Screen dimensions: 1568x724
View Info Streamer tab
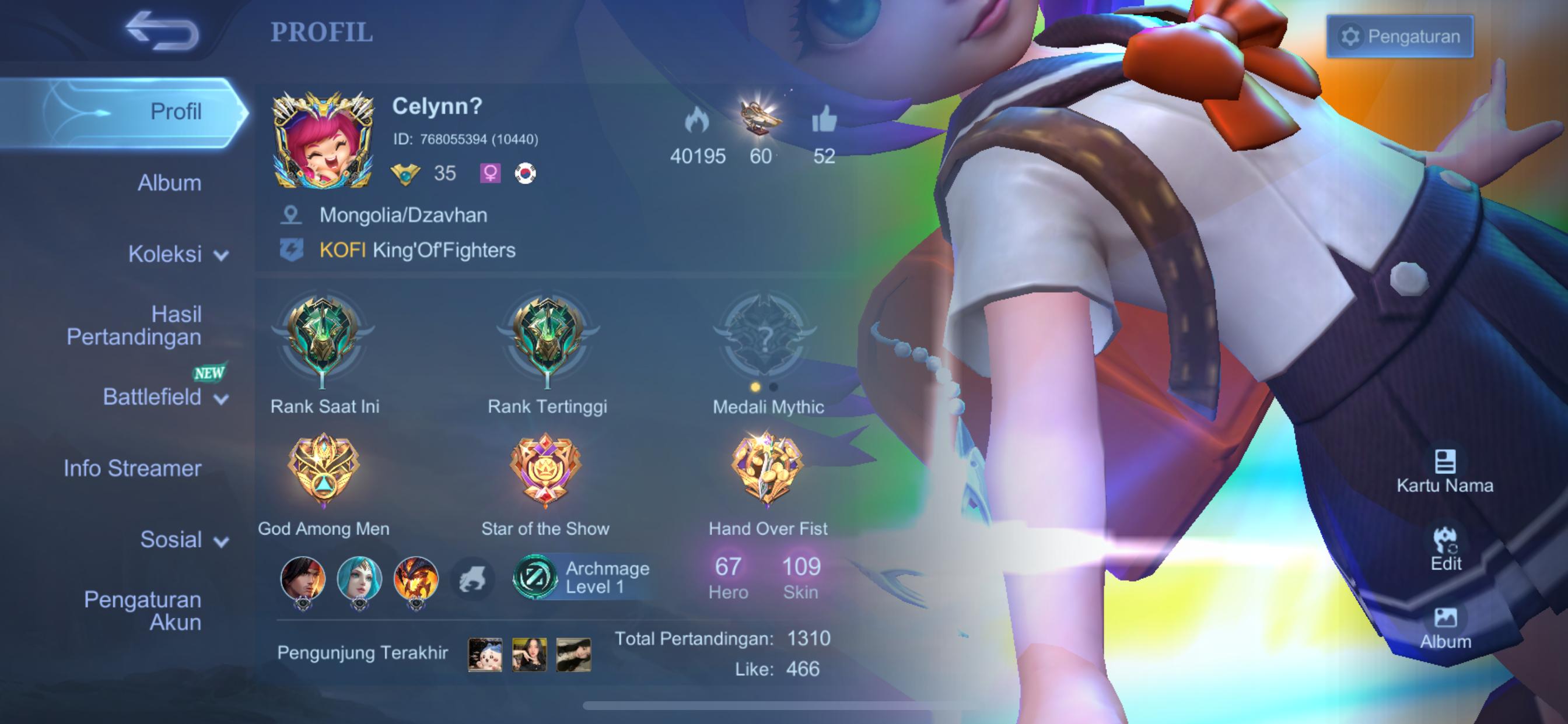click(132, 469)
